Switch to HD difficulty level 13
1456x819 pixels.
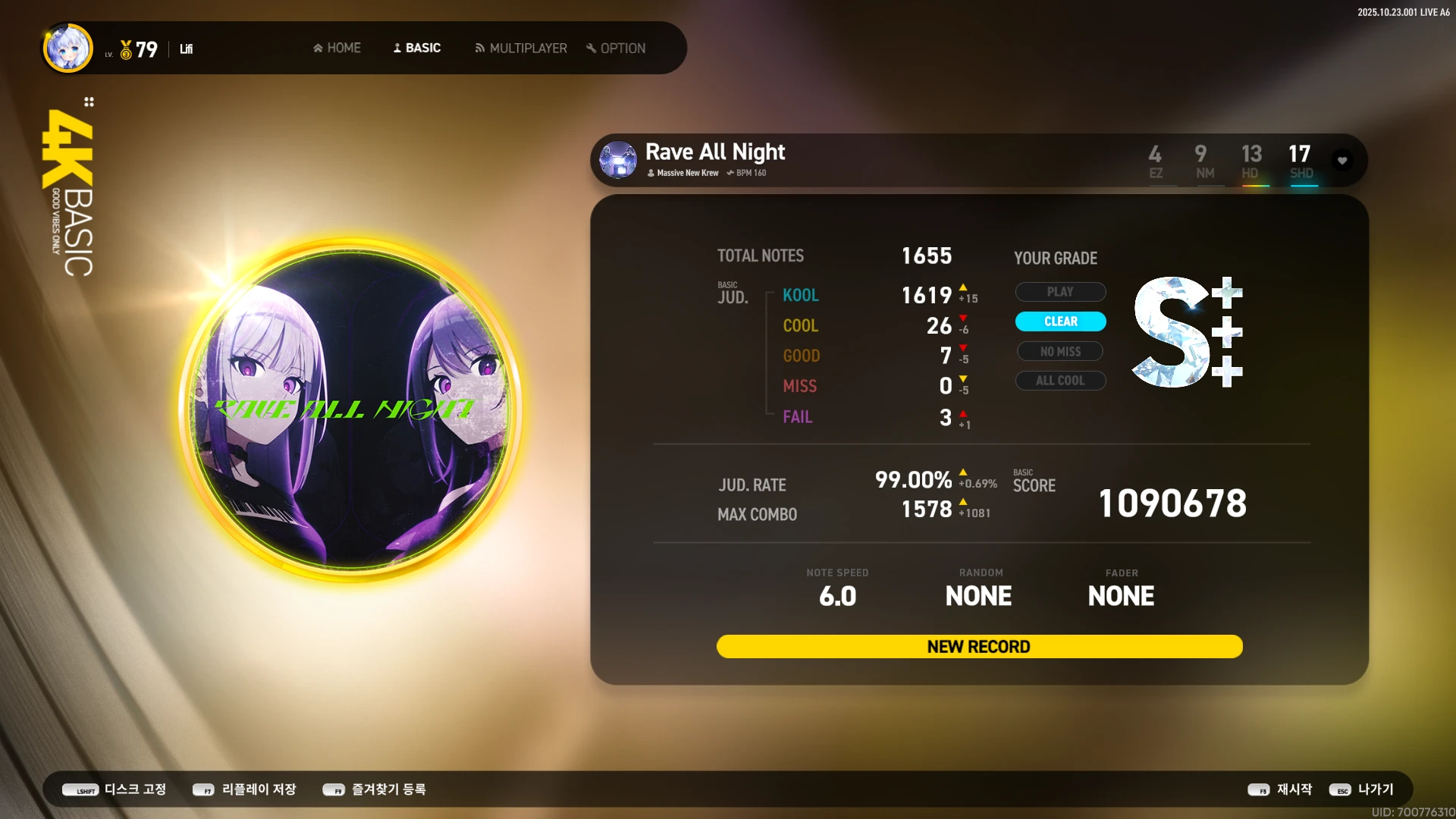coord(1251,162)
